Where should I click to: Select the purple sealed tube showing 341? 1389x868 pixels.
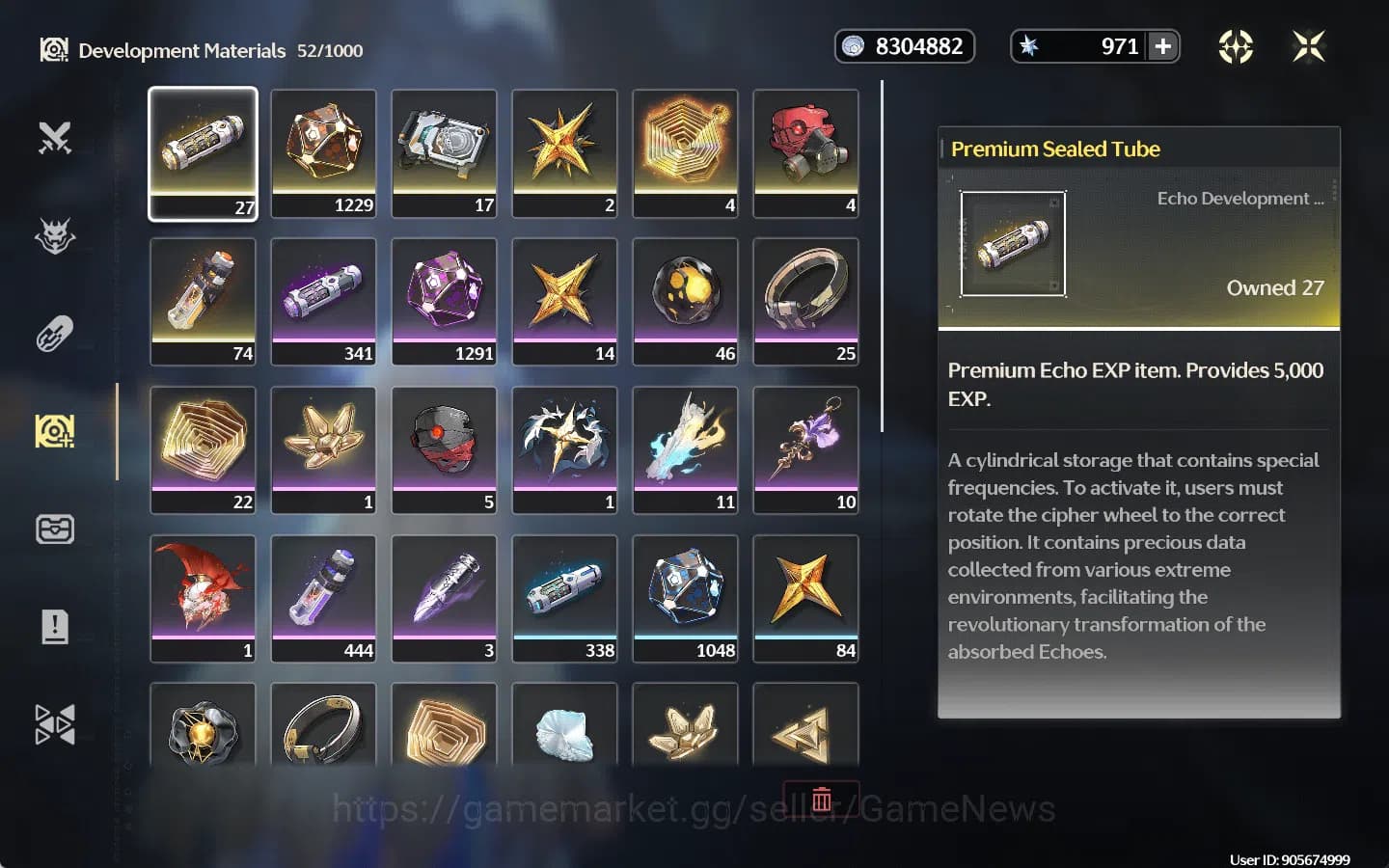(323, 301)
